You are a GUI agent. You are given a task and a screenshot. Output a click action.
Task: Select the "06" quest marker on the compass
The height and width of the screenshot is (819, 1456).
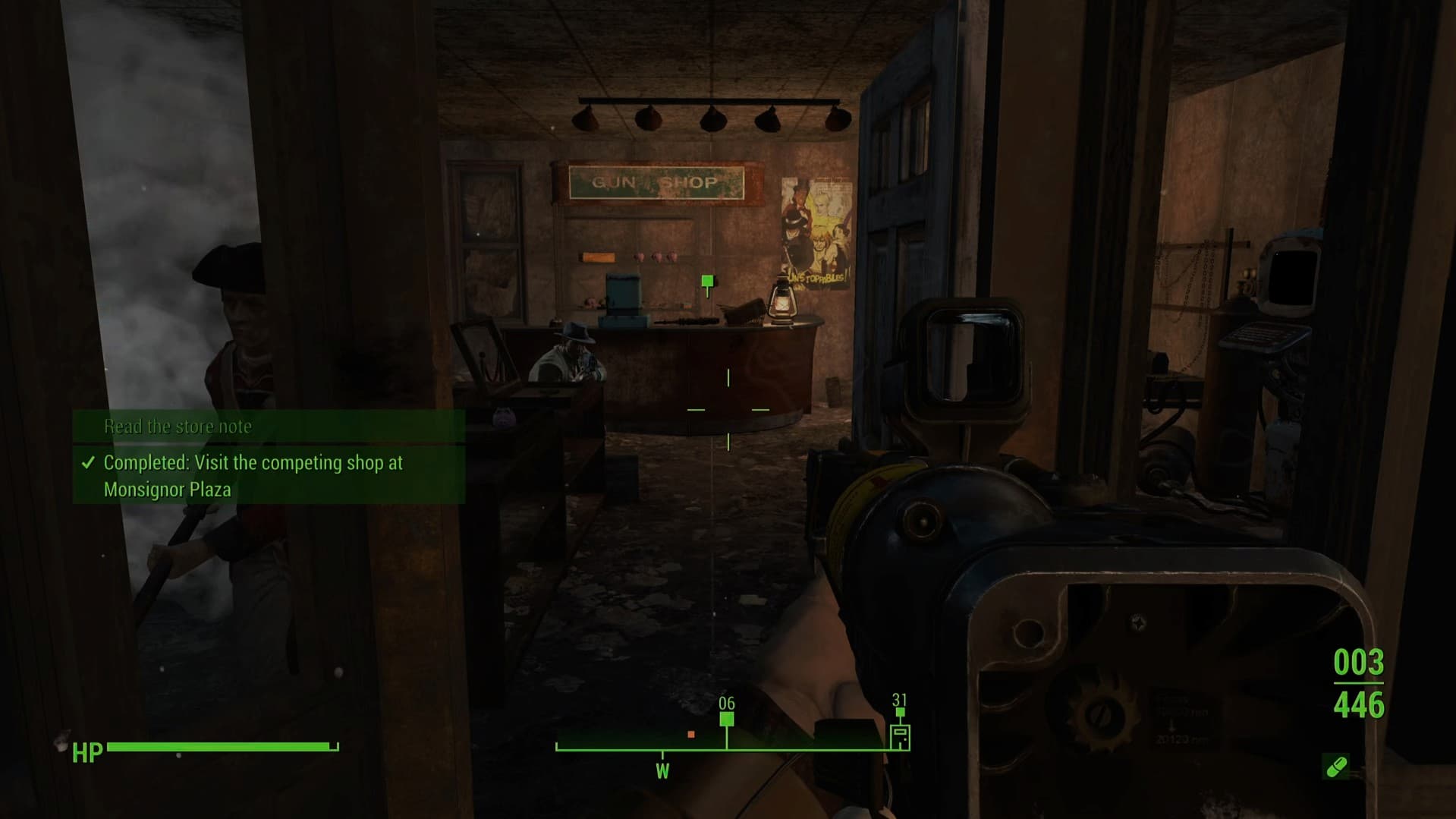coord(727,720)
